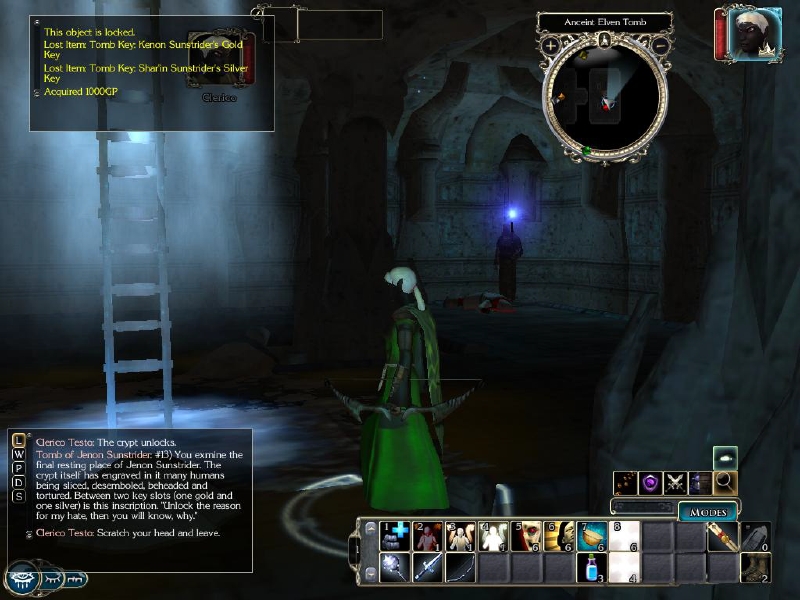The image size is (800, 600).
Task: Select the boots hotbar slot
Action: point(755,568)
